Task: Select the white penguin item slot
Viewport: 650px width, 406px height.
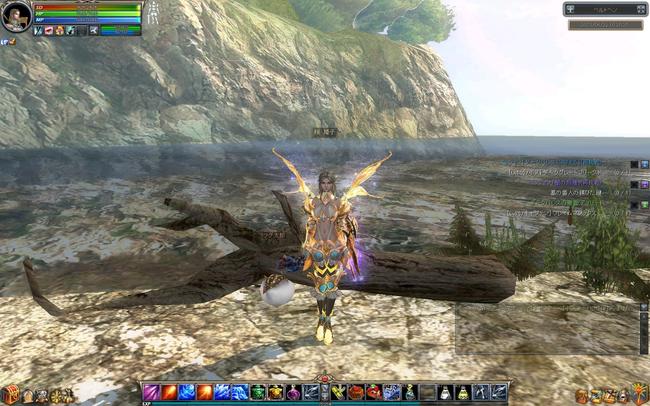Action: click(445, 392)
